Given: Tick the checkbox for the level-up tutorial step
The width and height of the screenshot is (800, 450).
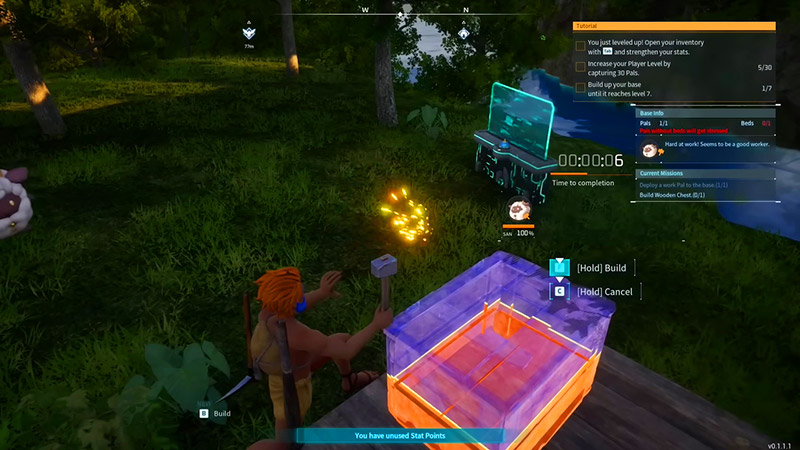Looking at the screenshot, I should pos(581,46).
